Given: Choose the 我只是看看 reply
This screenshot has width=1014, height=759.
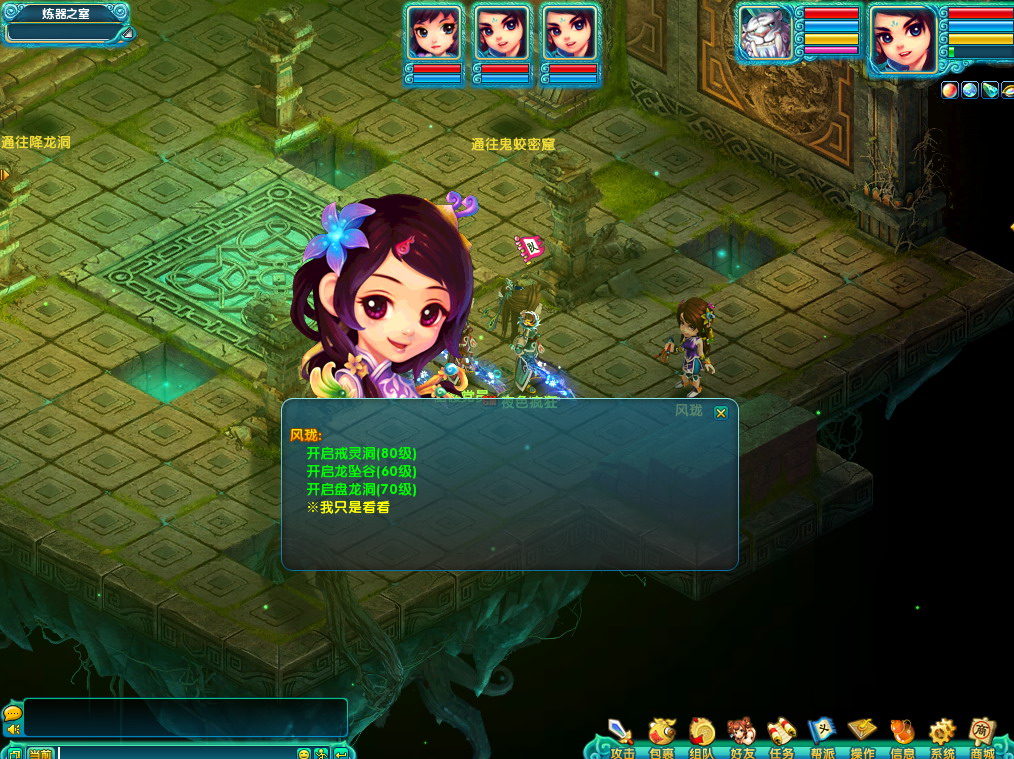Looking at the screenshot, I should click(348, 507).
